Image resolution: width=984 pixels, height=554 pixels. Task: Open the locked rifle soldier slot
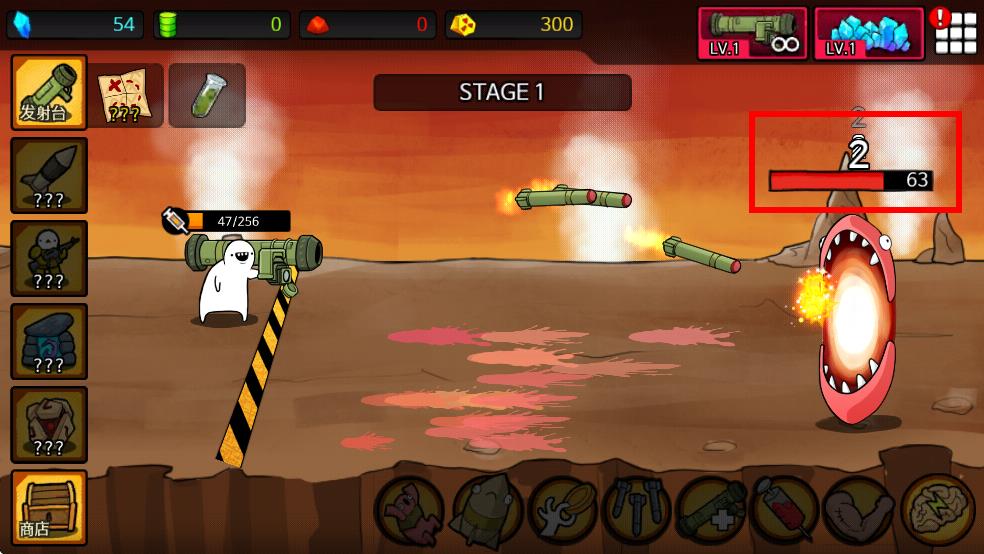coord(49,258)
